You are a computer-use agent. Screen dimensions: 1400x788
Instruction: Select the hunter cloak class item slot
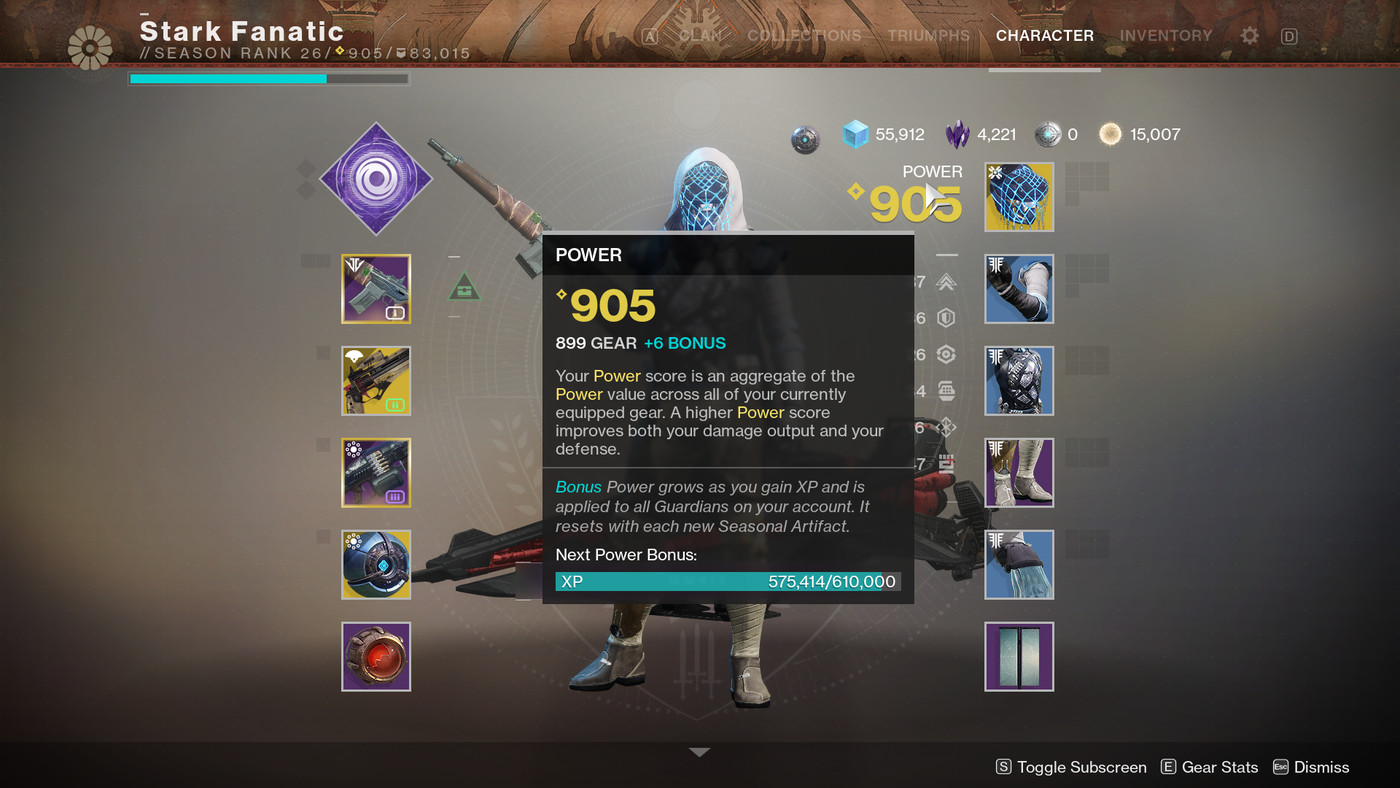click(1019, 565)
